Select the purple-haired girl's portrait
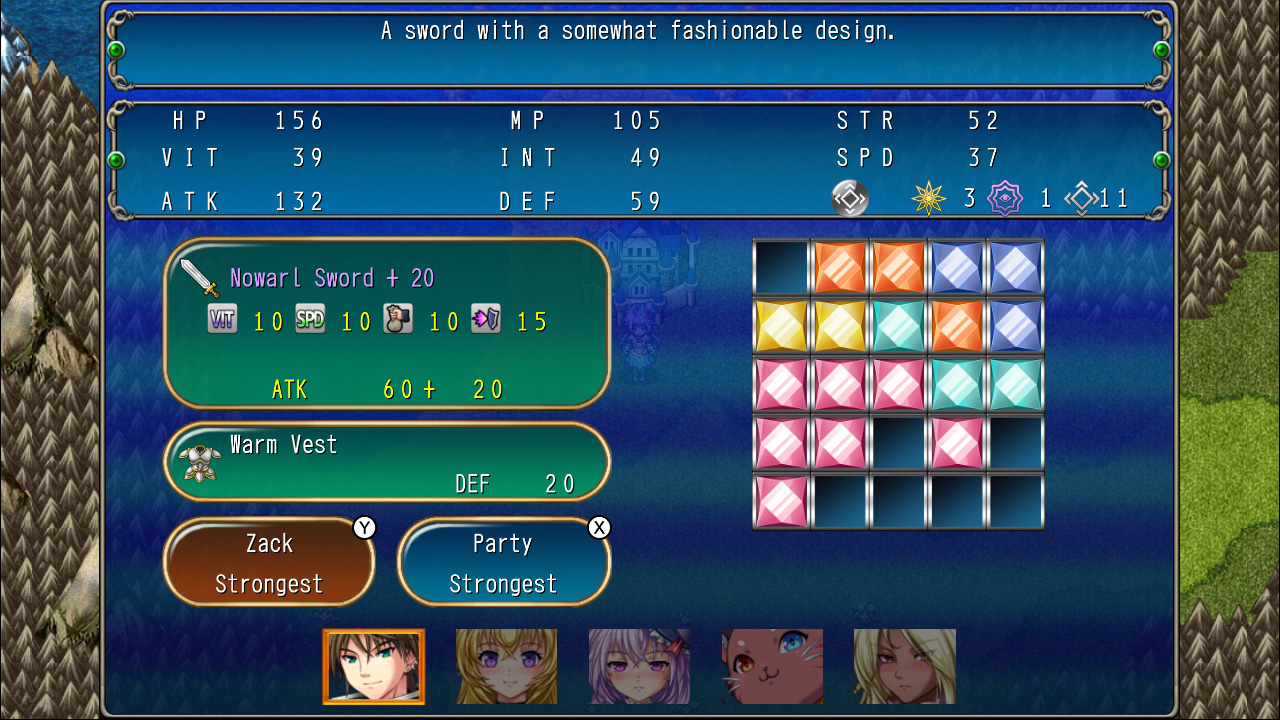Screen dimensions: 1280x720 point(639,665)
